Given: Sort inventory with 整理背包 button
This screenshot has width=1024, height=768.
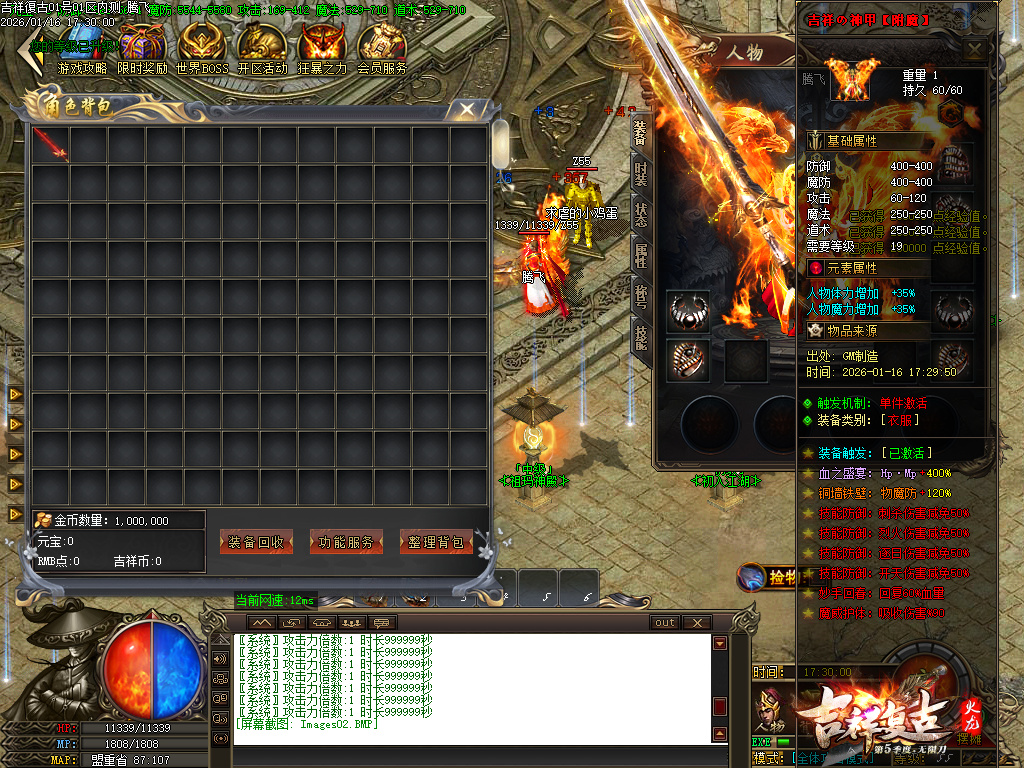Looking at the screenshot, I should click(436, 542).
